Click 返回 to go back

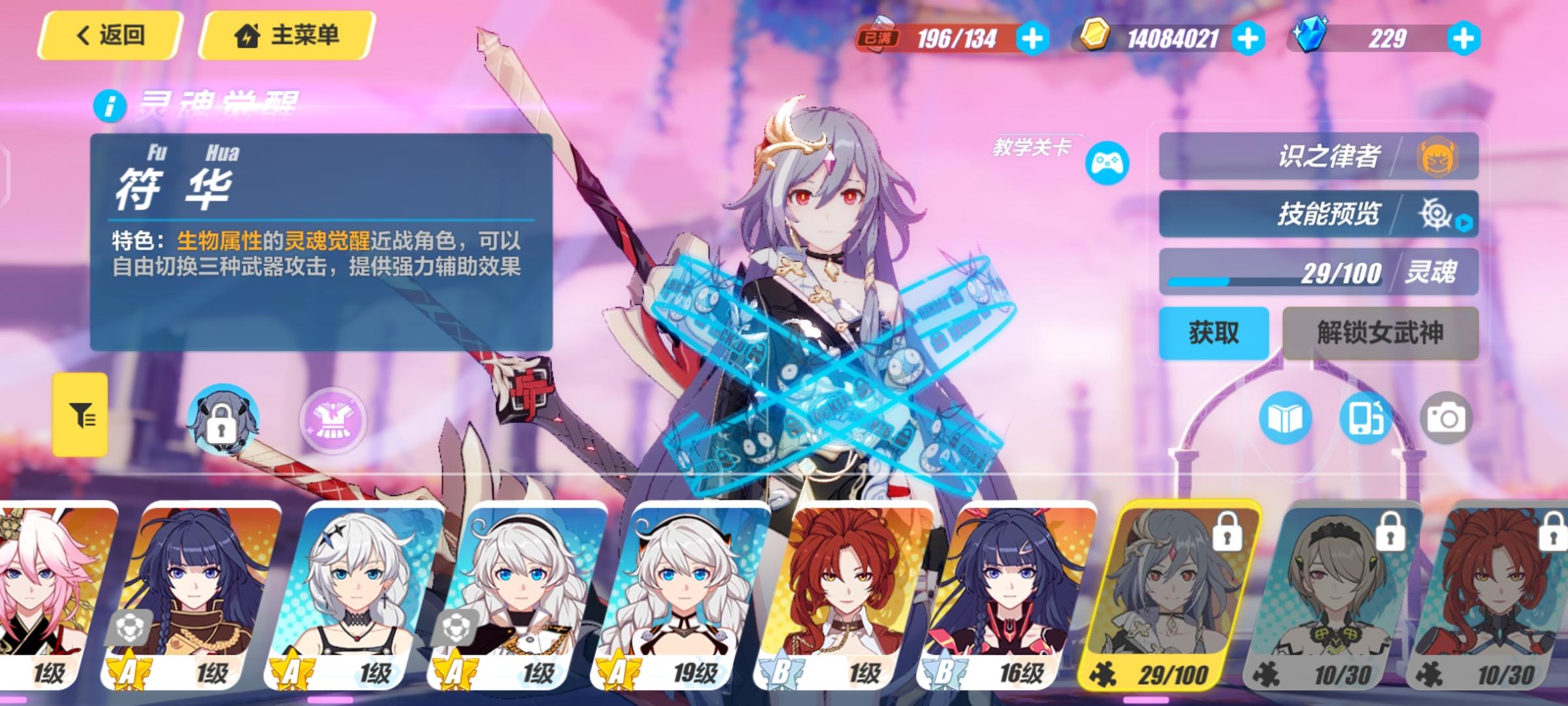point(110,36)
